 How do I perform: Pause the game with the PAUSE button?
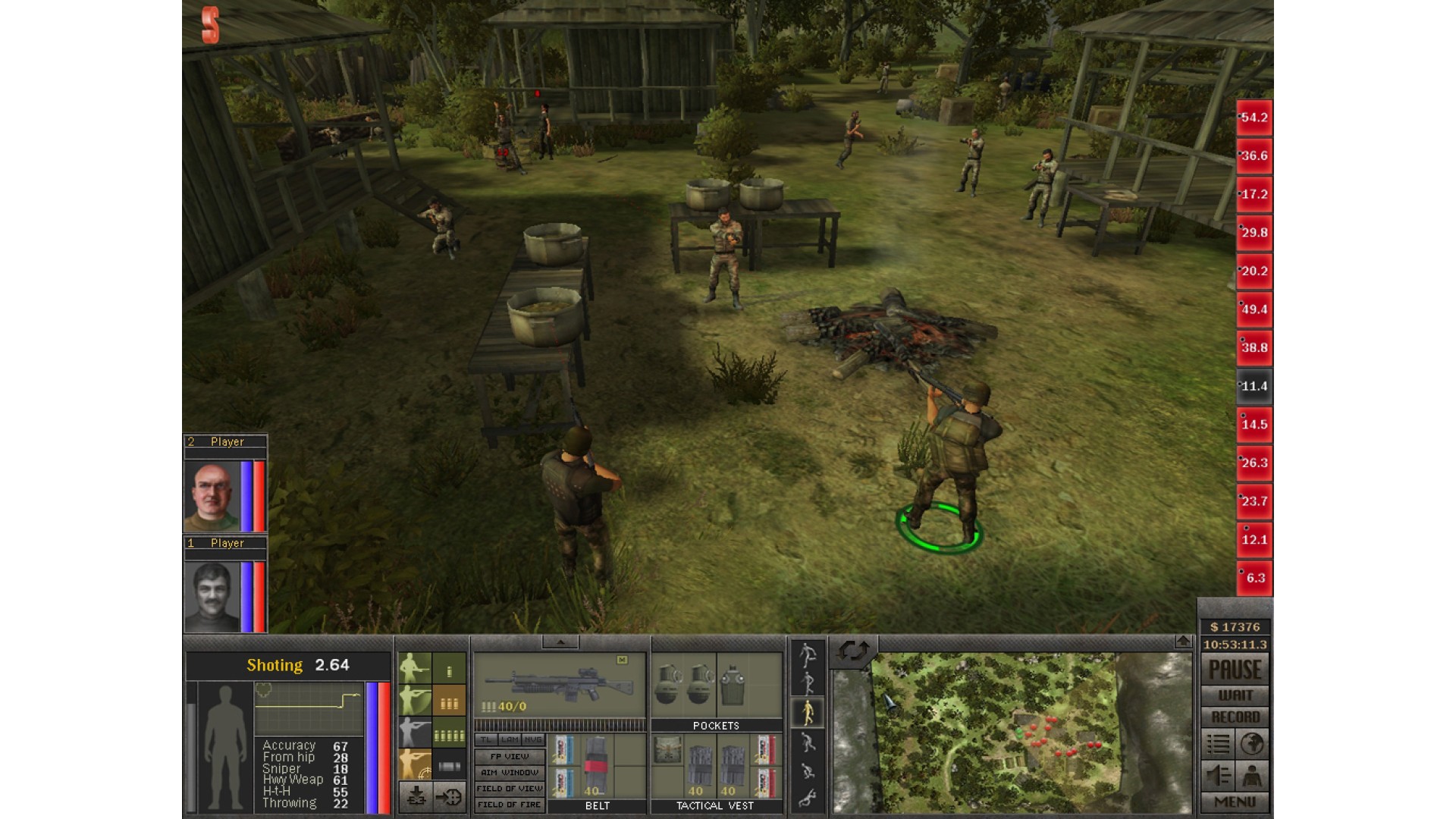(x=1235, y=670)
